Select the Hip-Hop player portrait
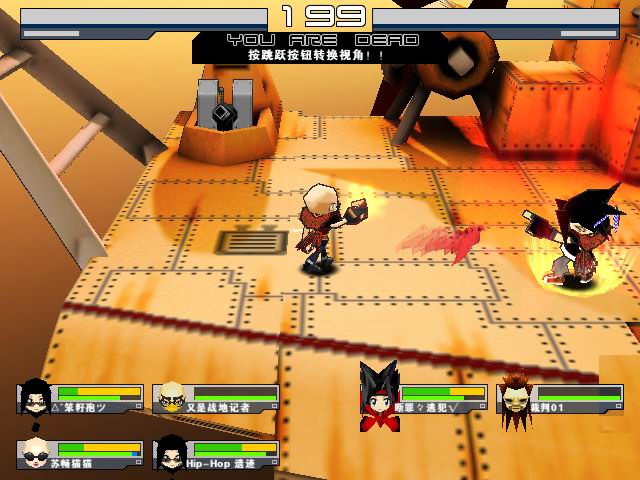640x480 pixels. pyautogui.click(x=171, y=452)
